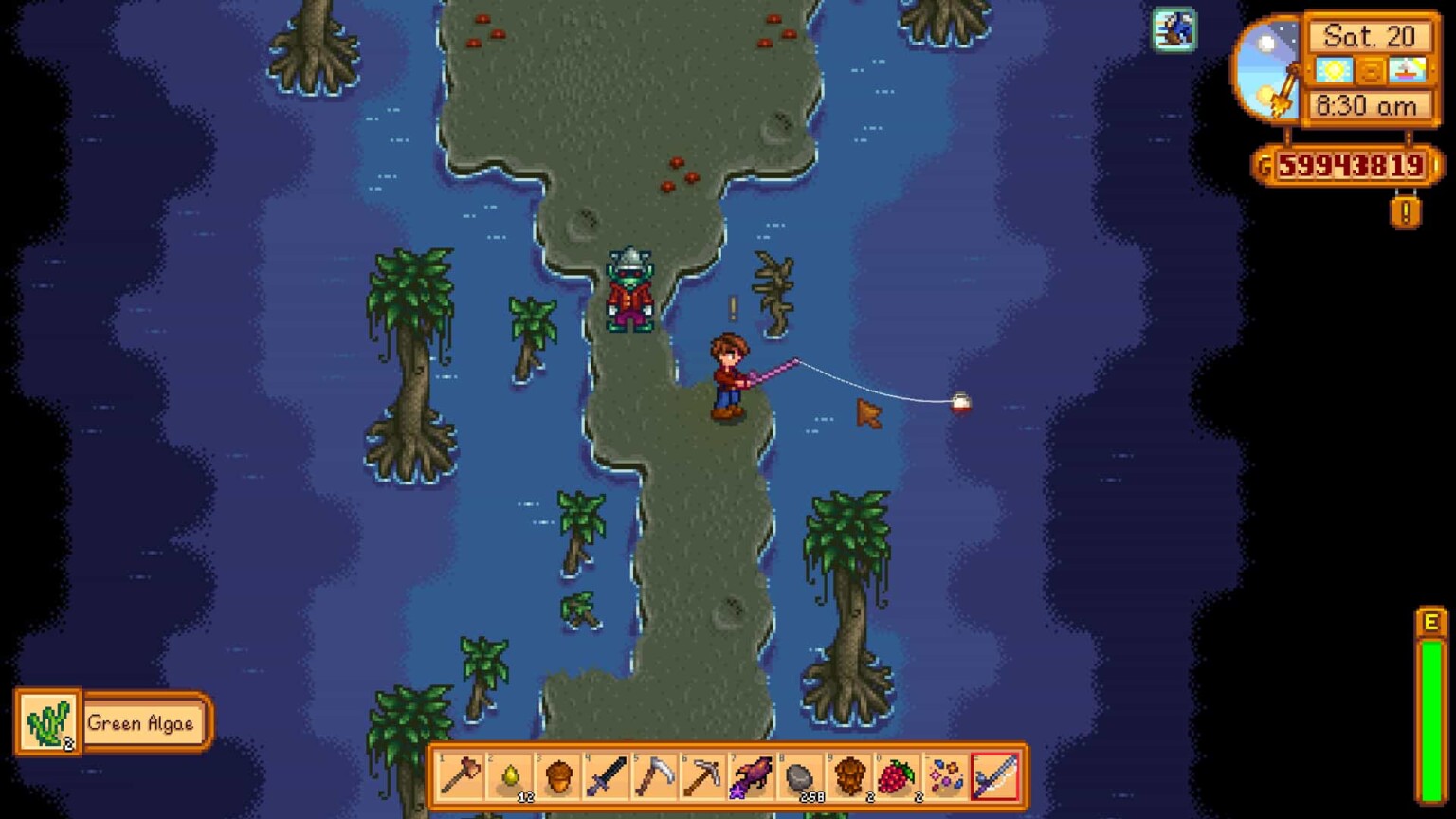The height and width of the screenshot is (819, 1456).
Task: Click the villager swimming in the river
Action: [x=628, y=289]
